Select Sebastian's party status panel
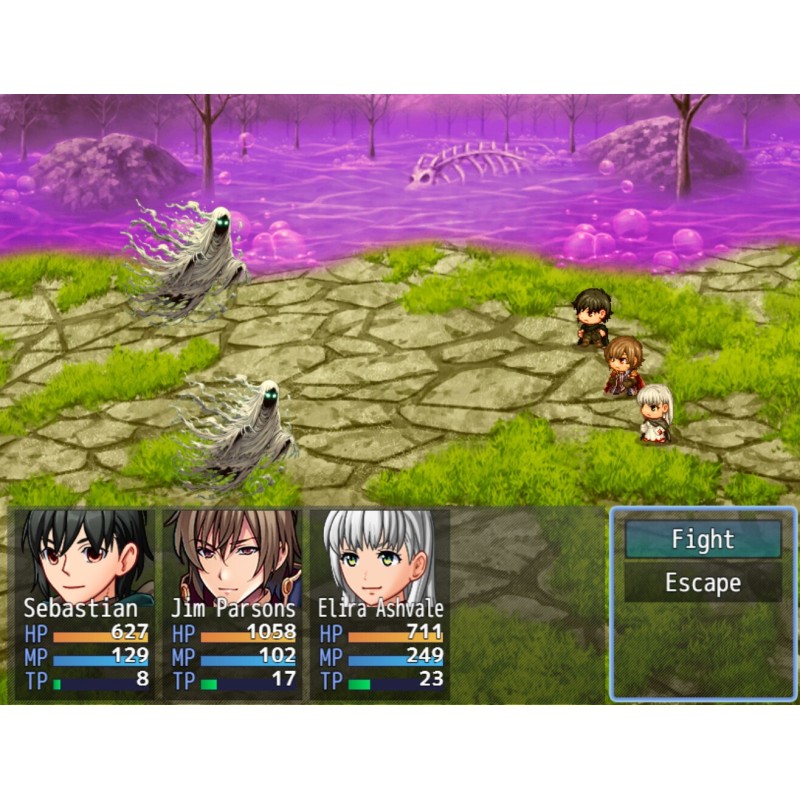This screenshot has width=800, height=800. (x=86, y=603)
